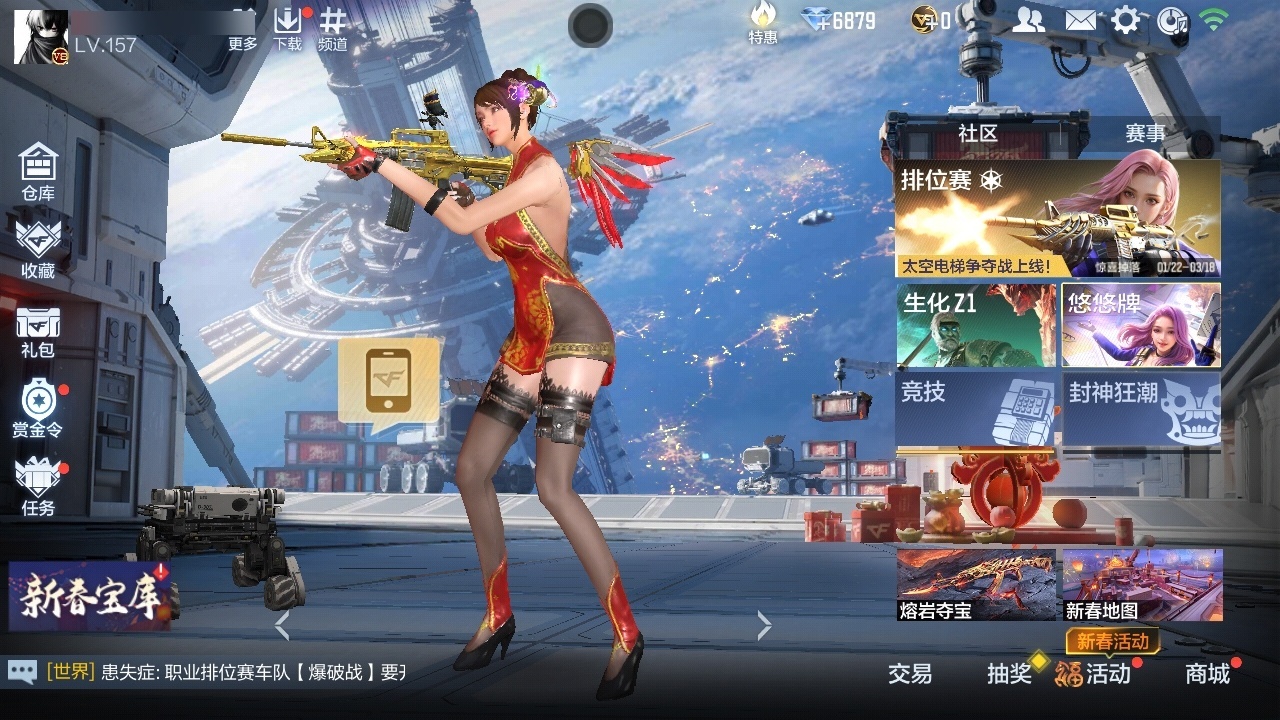Screen dimensions: 1280x720
Task: Open the 新春地图 event tile
Action: coord(1141,584)
